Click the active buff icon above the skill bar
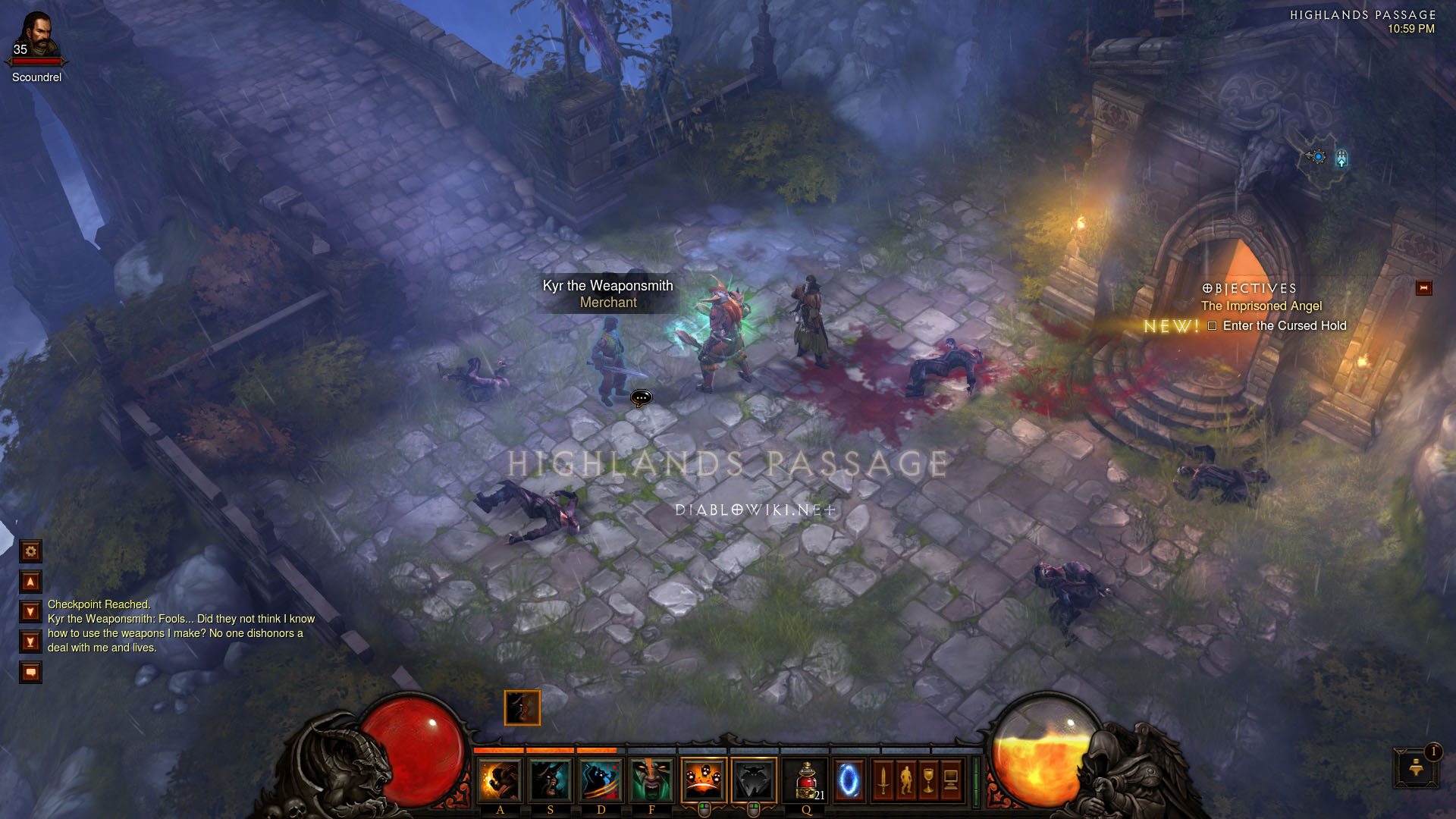1456x819 pixels. [x=522, y=708]
